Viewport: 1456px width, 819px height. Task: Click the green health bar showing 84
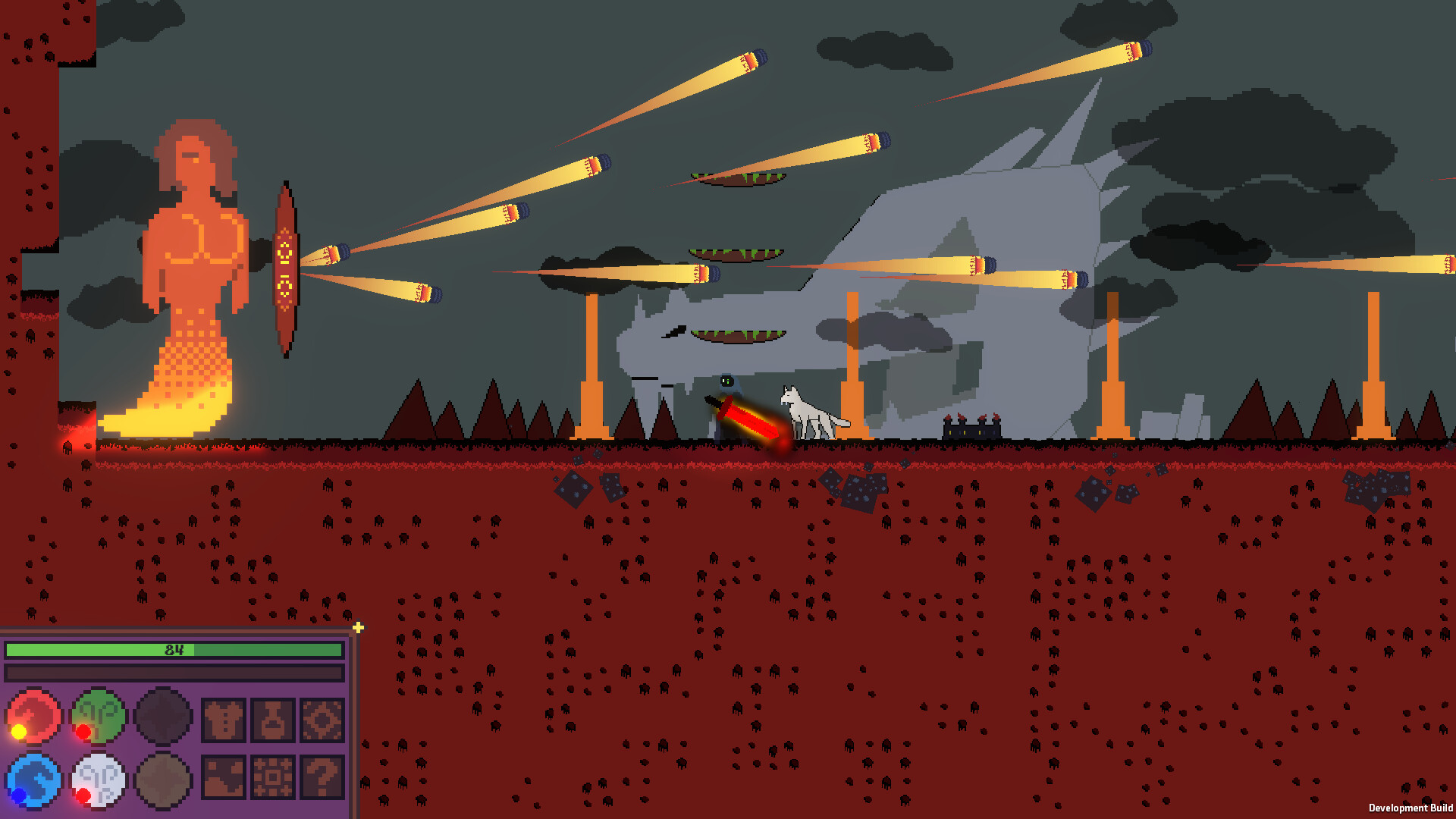174,650
